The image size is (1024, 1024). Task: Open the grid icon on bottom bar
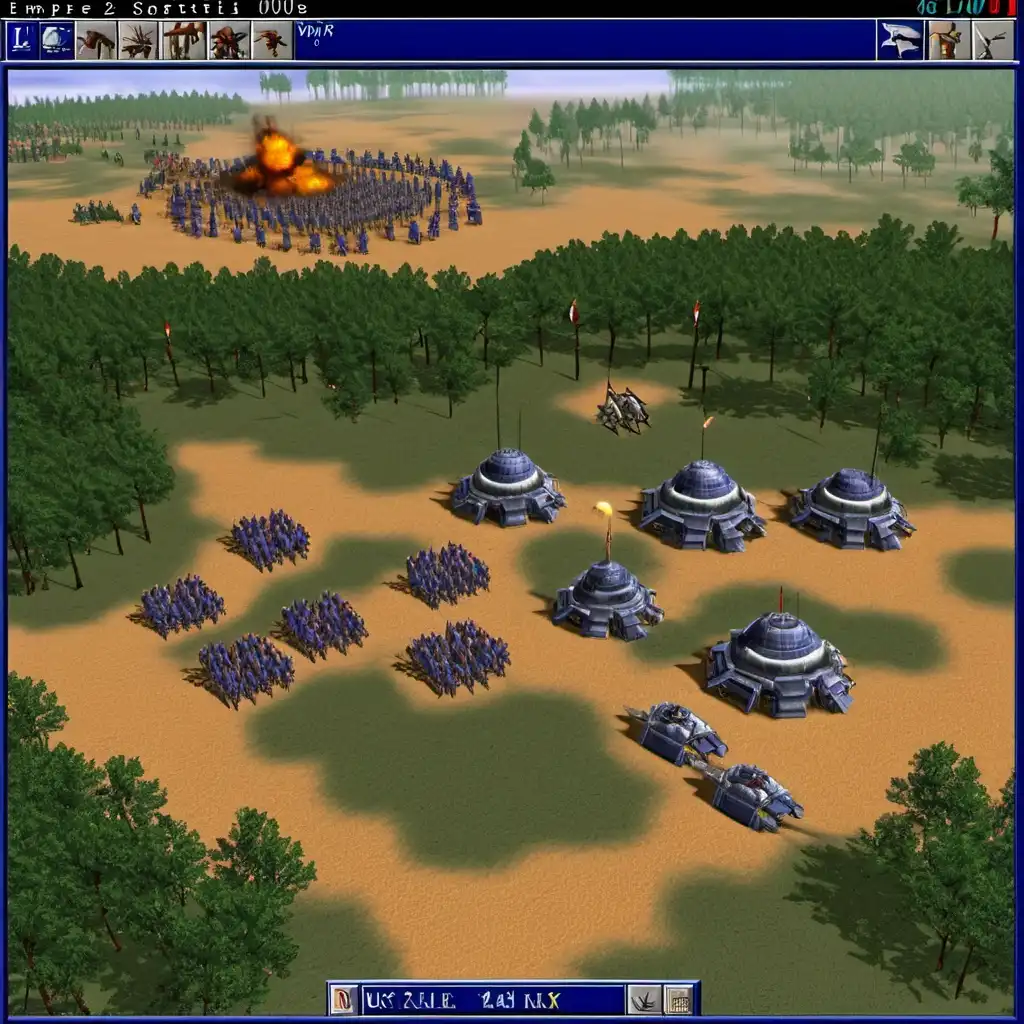point(679,999)
